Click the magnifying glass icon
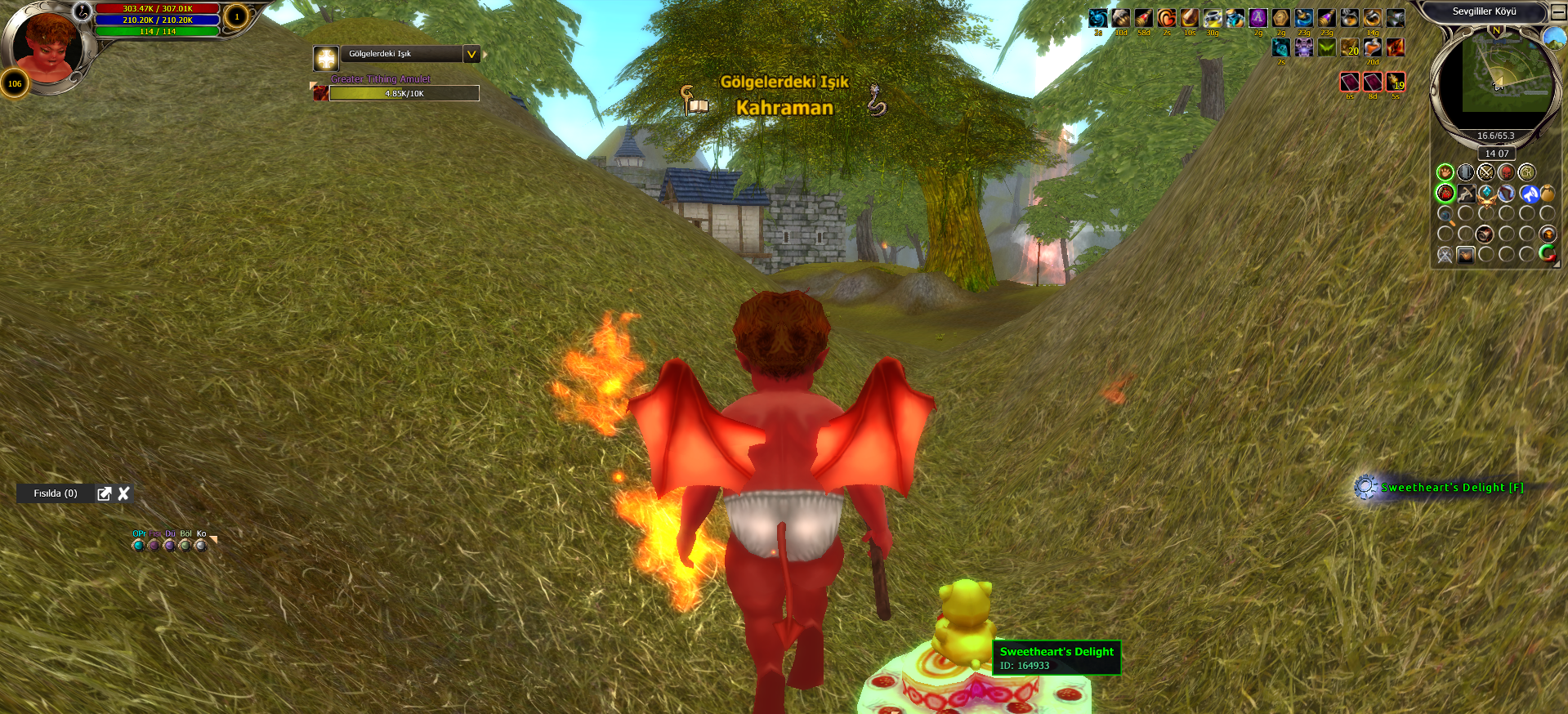This screenshot has height=714, width=1568. [1445, 215]
